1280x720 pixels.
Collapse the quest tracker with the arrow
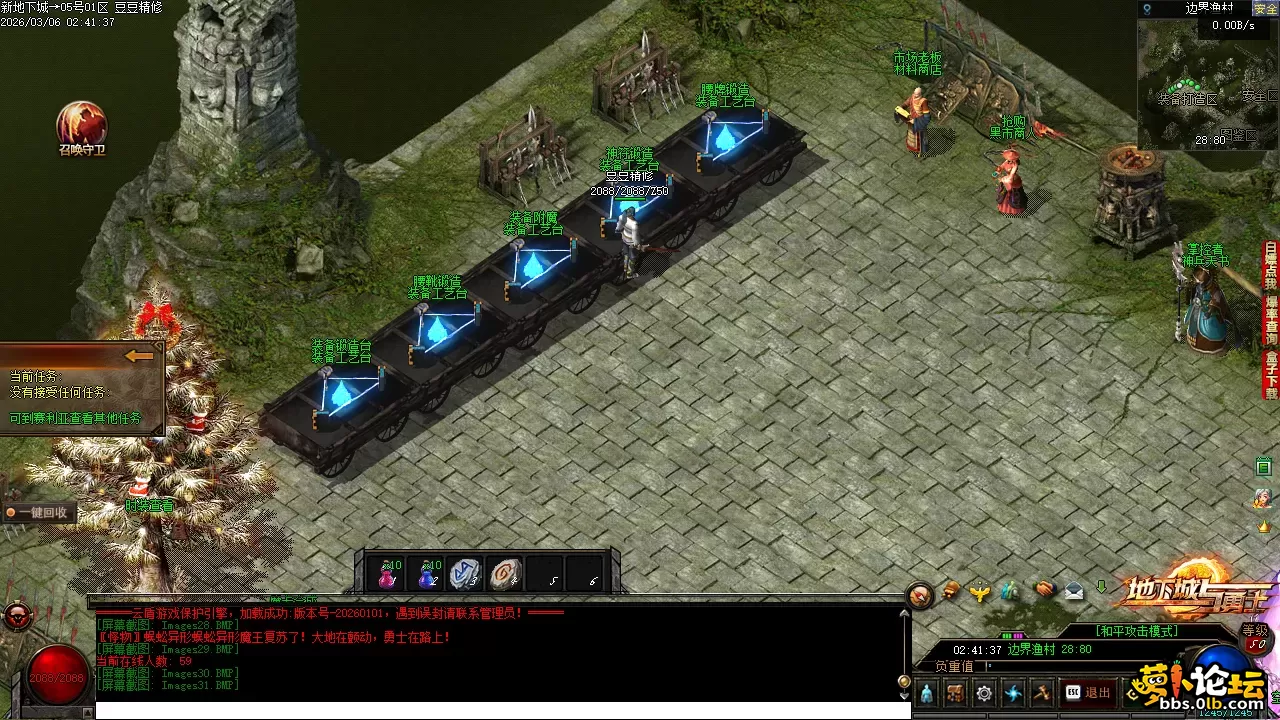[140, 355]
